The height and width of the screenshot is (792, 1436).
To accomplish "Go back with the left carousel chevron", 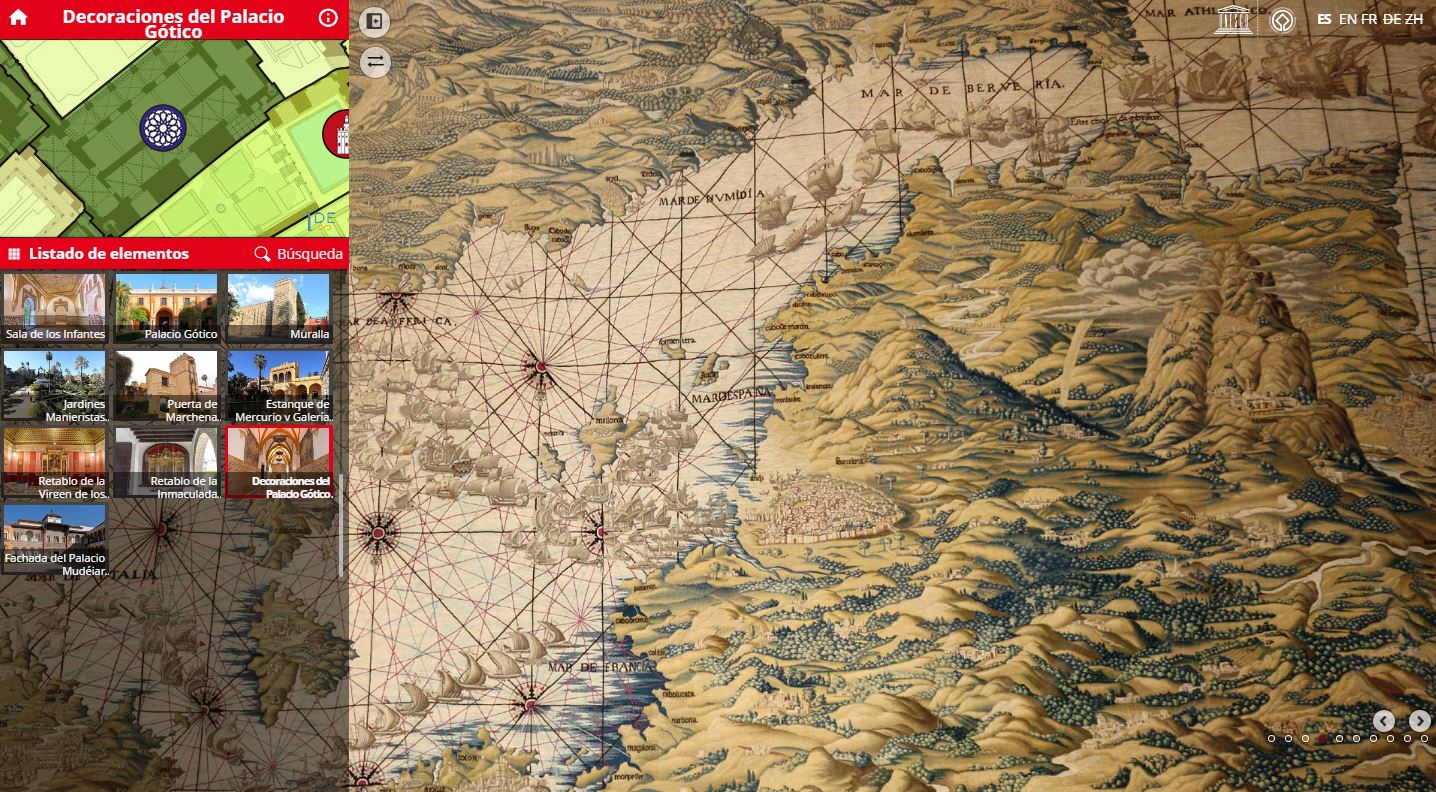I will tap(1384, 719).
